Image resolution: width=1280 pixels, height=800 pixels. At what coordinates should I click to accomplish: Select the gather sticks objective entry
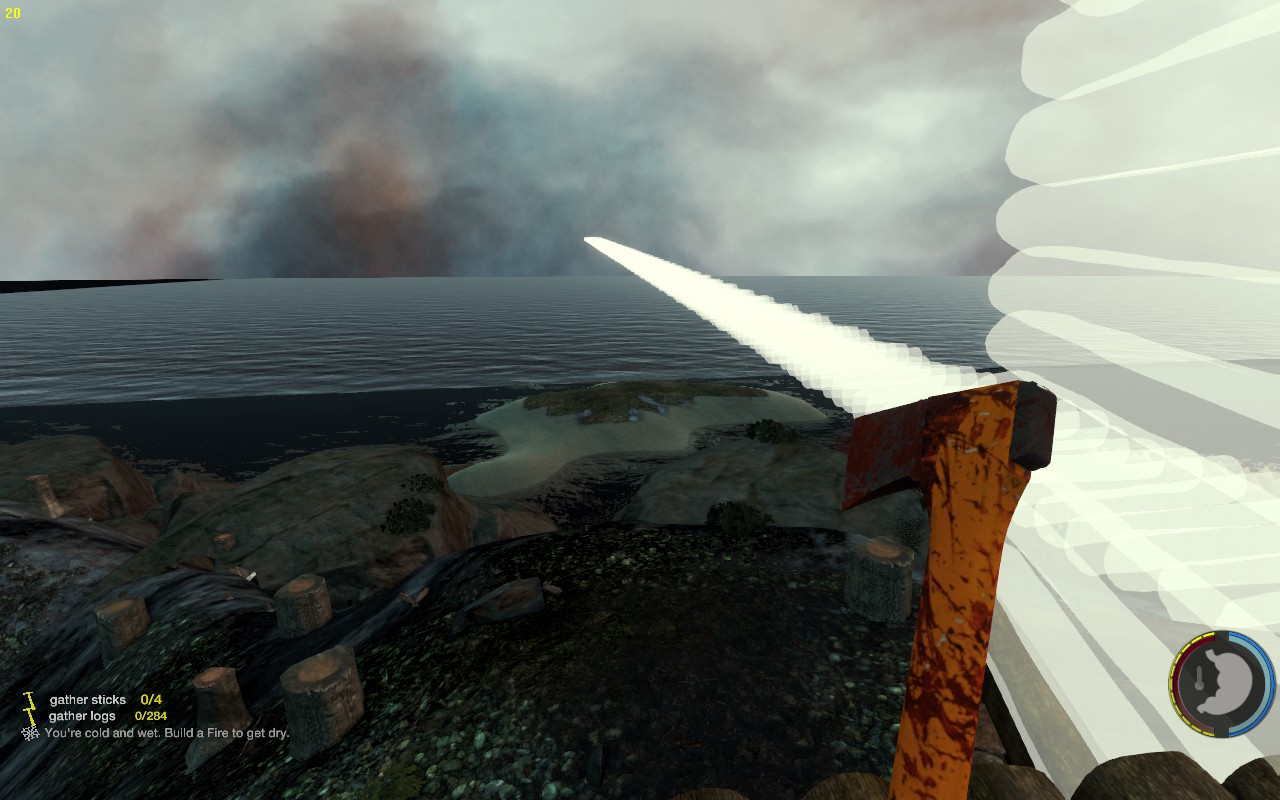pyautogui.click(x=88, y=700)
